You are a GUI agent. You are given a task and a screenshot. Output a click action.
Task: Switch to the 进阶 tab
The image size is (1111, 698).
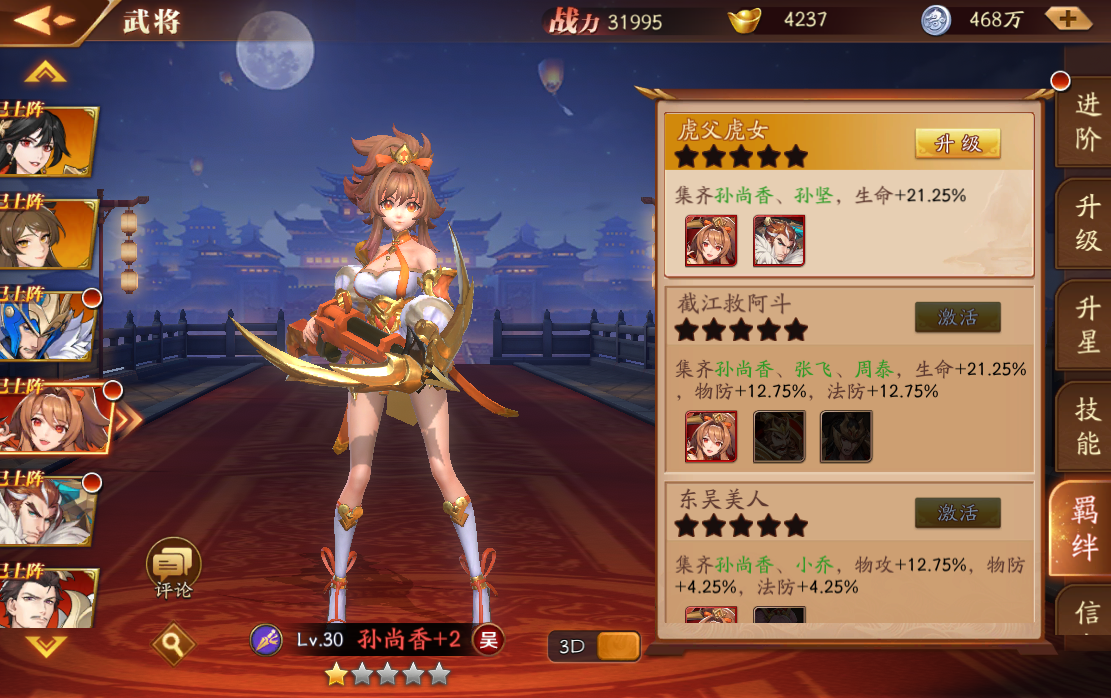[x=1087, y=120]
